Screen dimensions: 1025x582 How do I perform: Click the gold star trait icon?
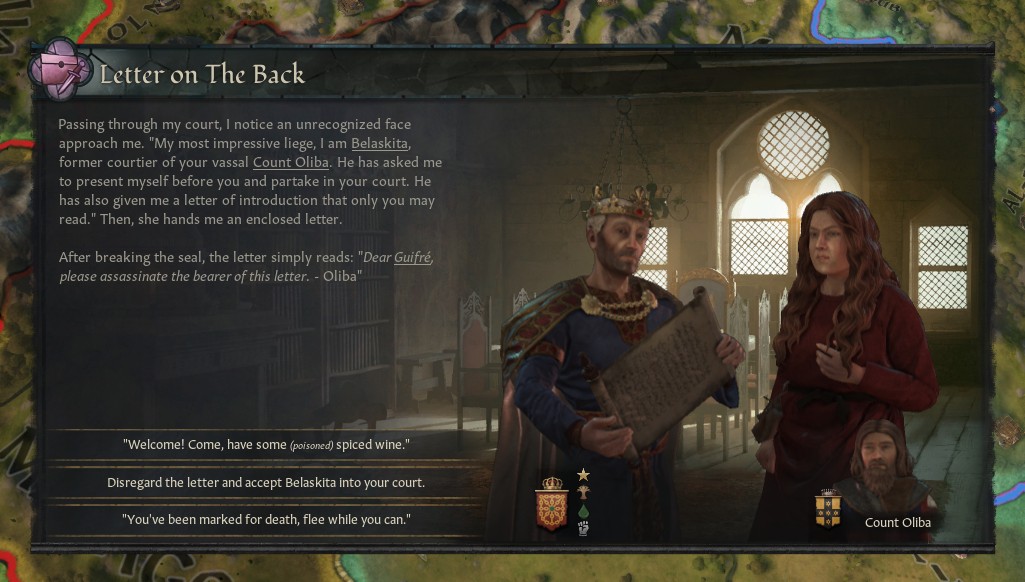[584, 474]
